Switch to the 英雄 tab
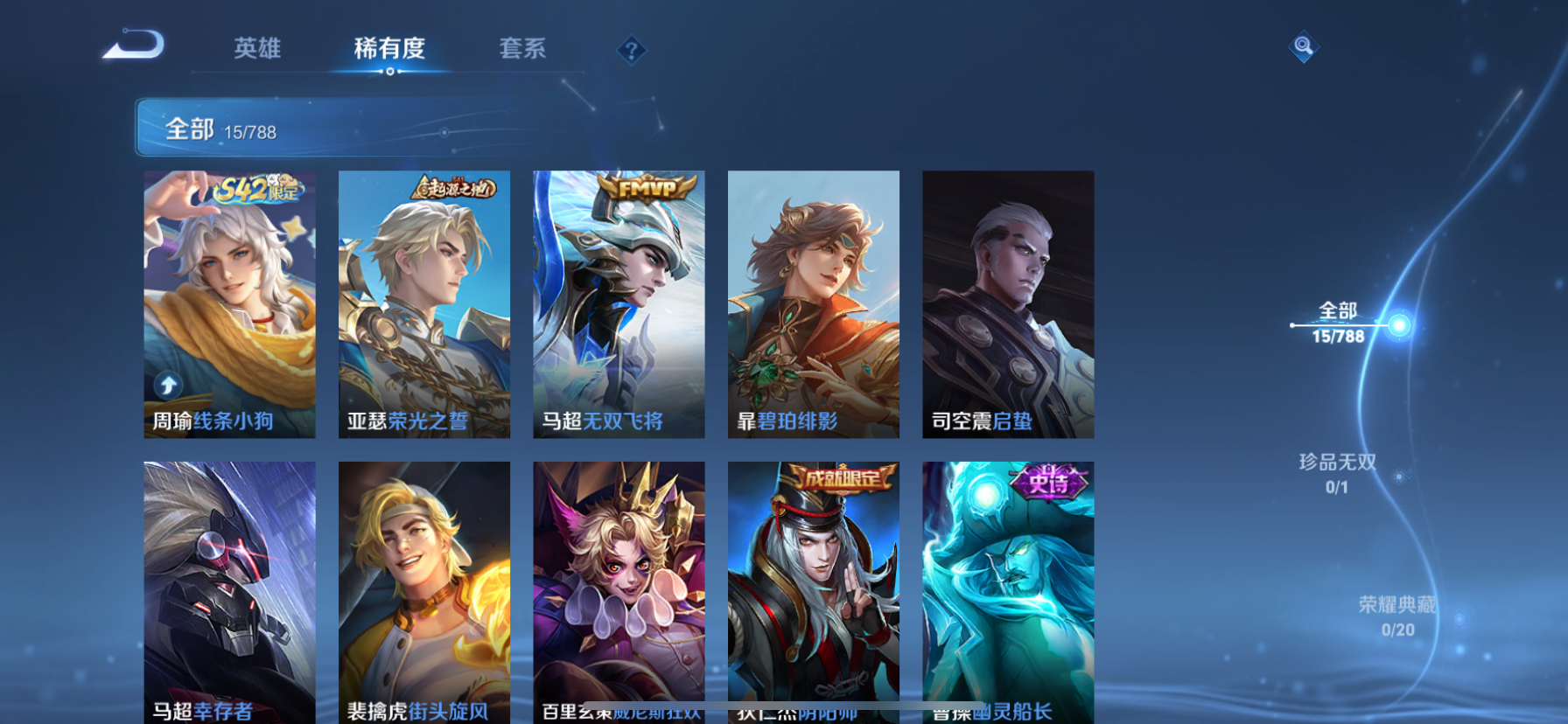 (255, 50)
